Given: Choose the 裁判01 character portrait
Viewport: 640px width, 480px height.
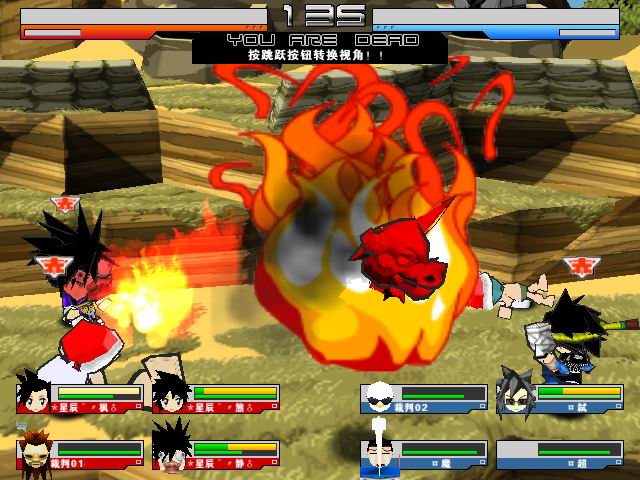Looking at the screenshot, I should [36, 453].
